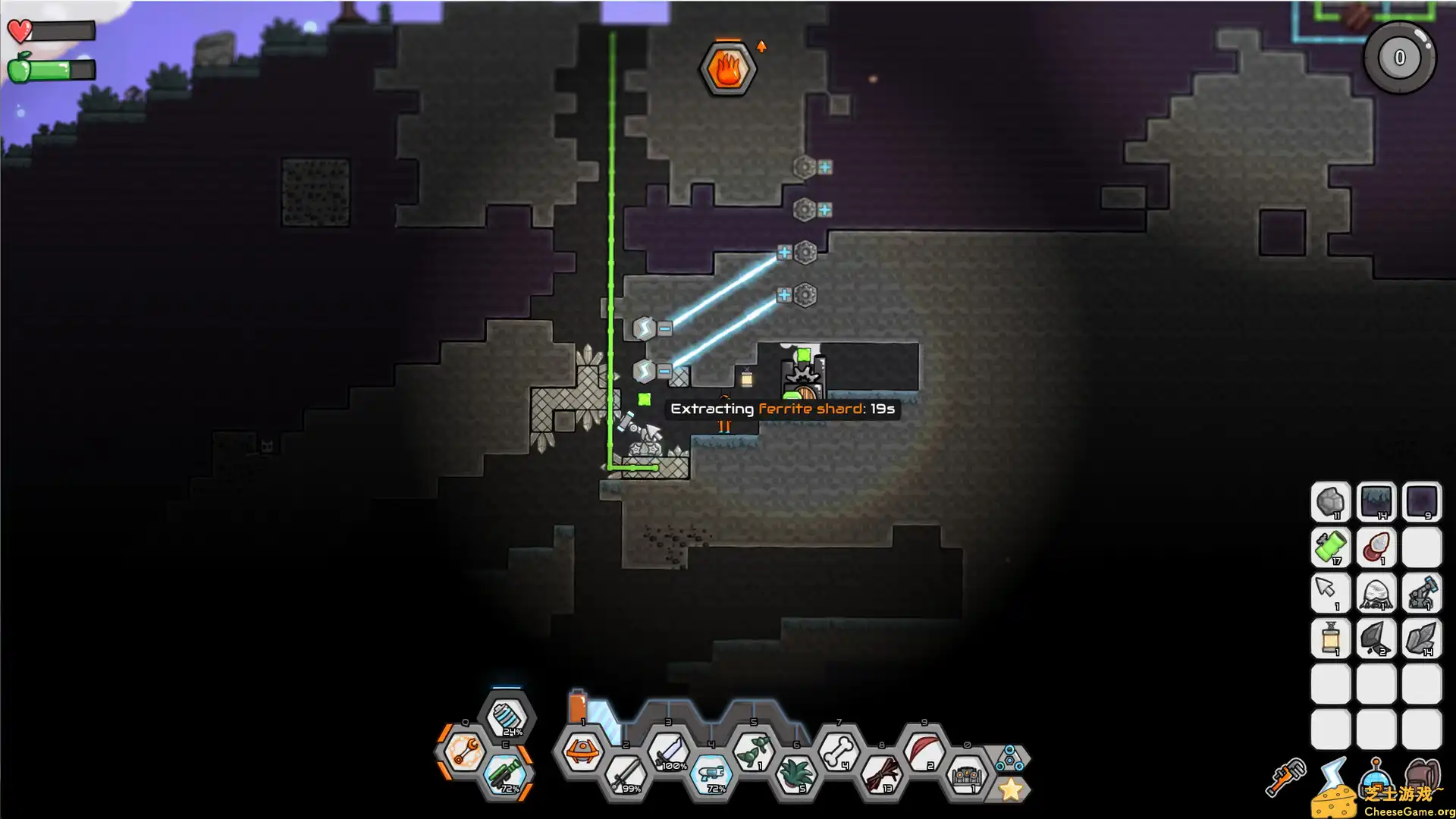The image size is (1456, 819).
Task: Pick the green seedling hotbar slot
Action: (754, 751)
